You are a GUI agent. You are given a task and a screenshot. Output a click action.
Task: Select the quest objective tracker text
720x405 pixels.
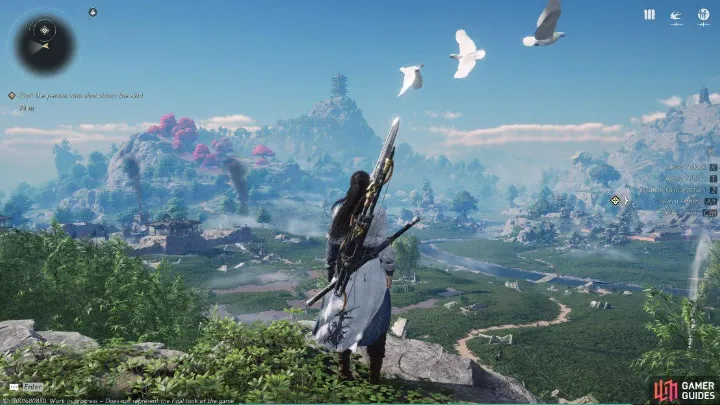pyautogui.click(x=80, y=95)
